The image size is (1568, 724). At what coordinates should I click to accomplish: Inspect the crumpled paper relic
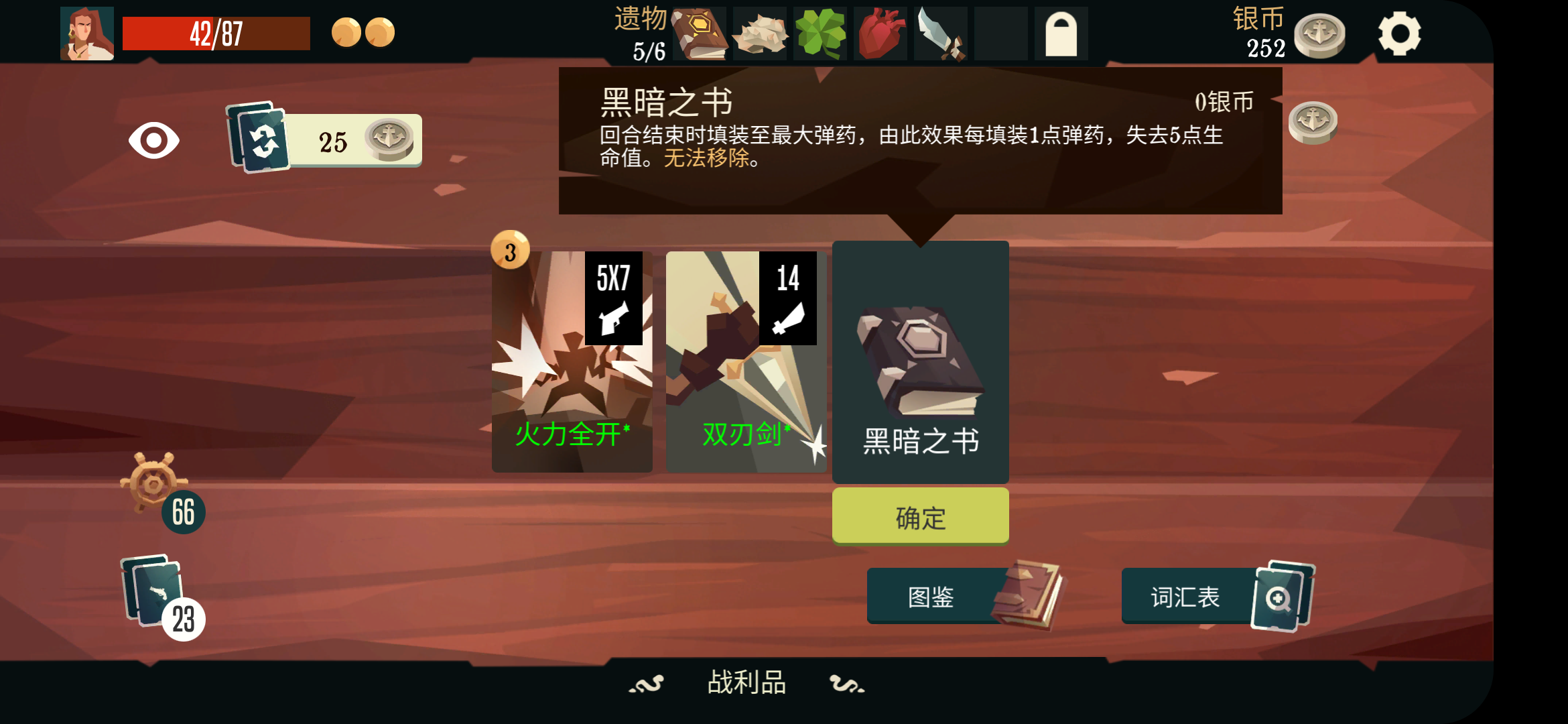click(760, 34)
